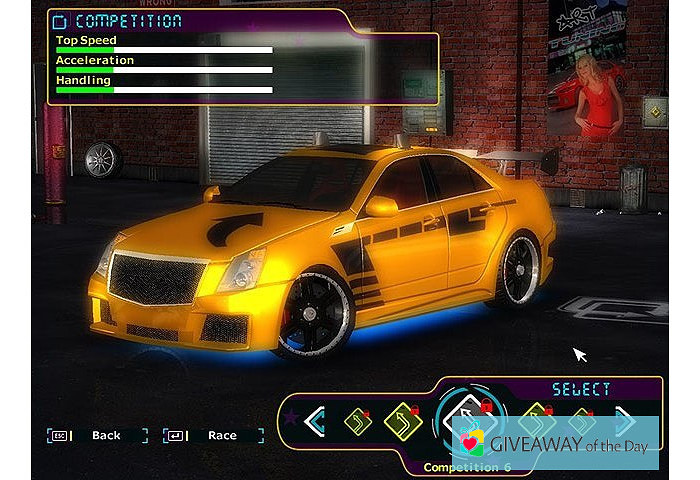Choose the locked competition beside the left arrow
Screen dimensions: 700x480
pyautogui.click(x=358, y=421)
